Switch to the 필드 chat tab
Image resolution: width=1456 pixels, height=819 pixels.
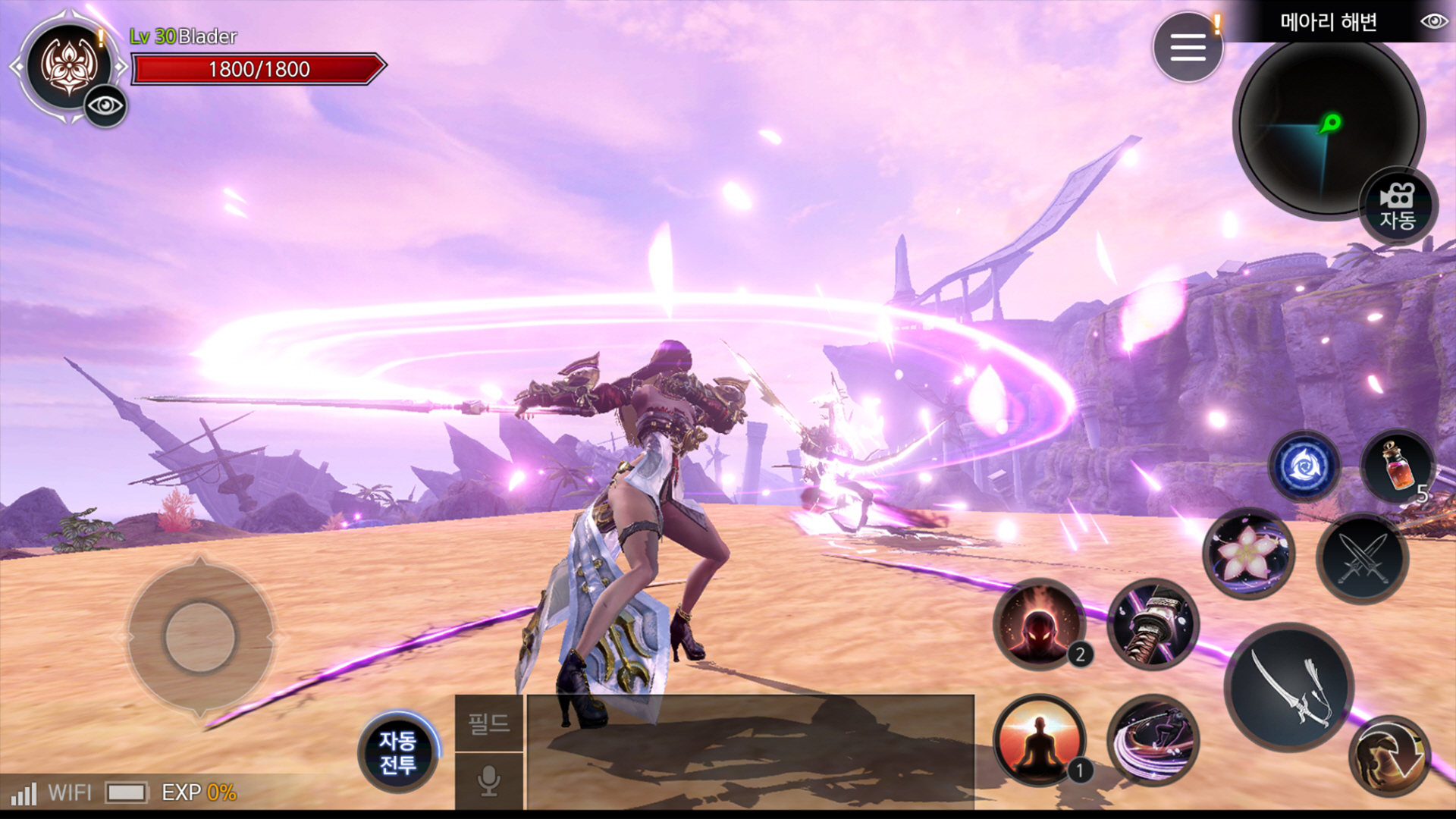pos(489,723)
